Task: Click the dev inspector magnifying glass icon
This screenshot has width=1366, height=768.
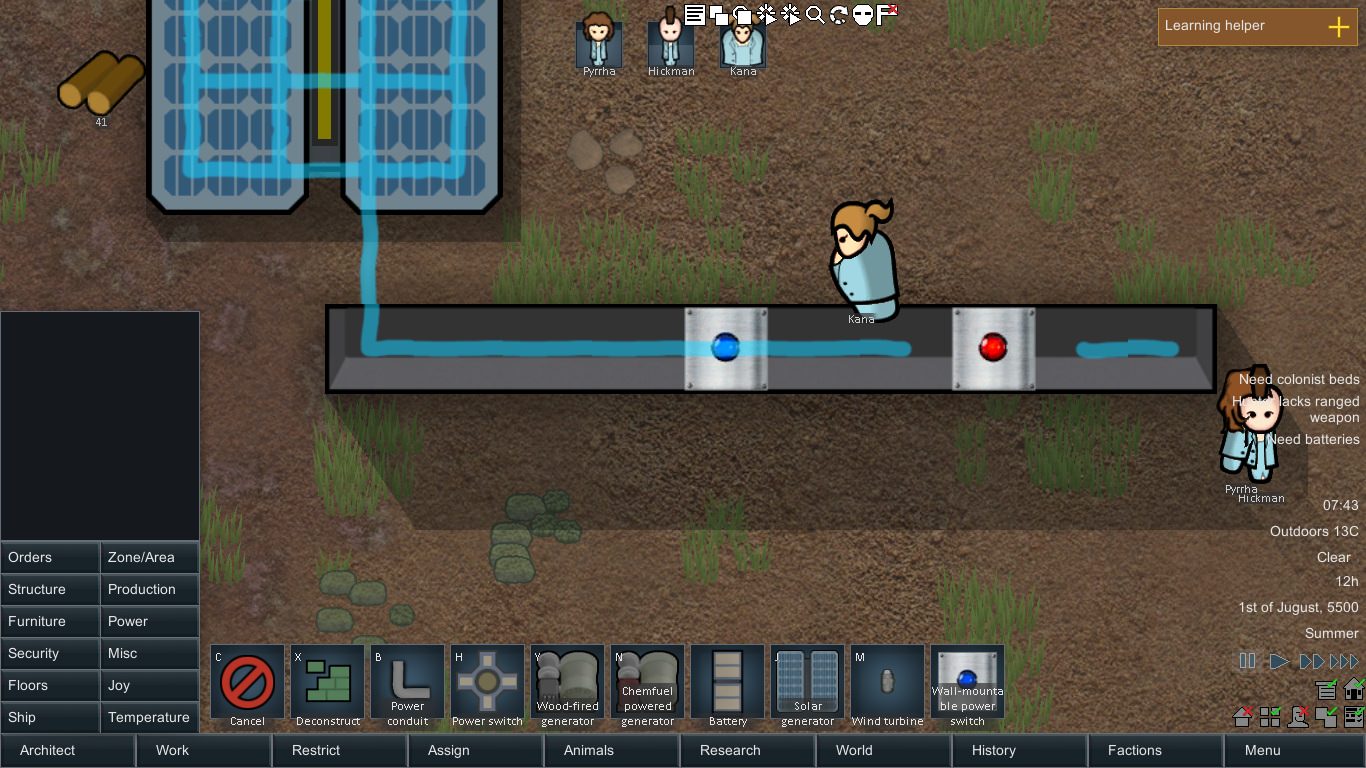Action: [x=813, y=14]
